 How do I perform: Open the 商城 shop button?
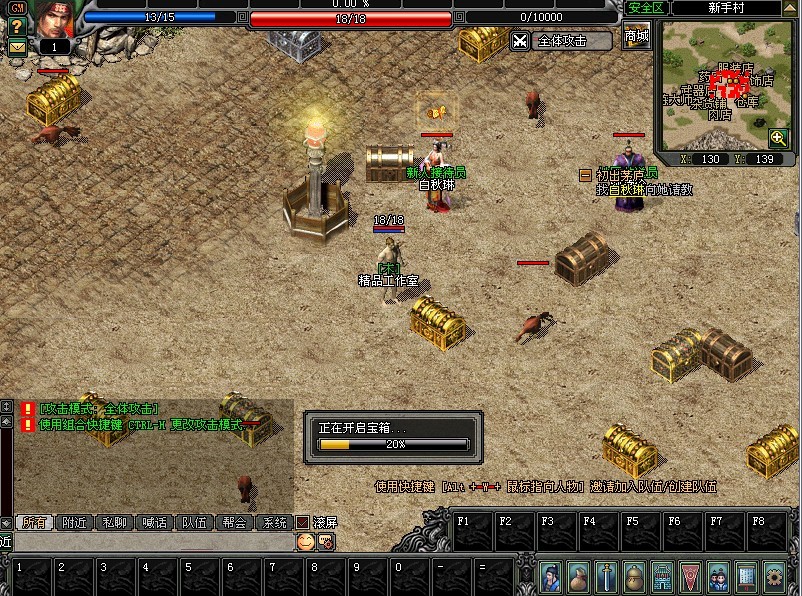[x=636, y=38]
